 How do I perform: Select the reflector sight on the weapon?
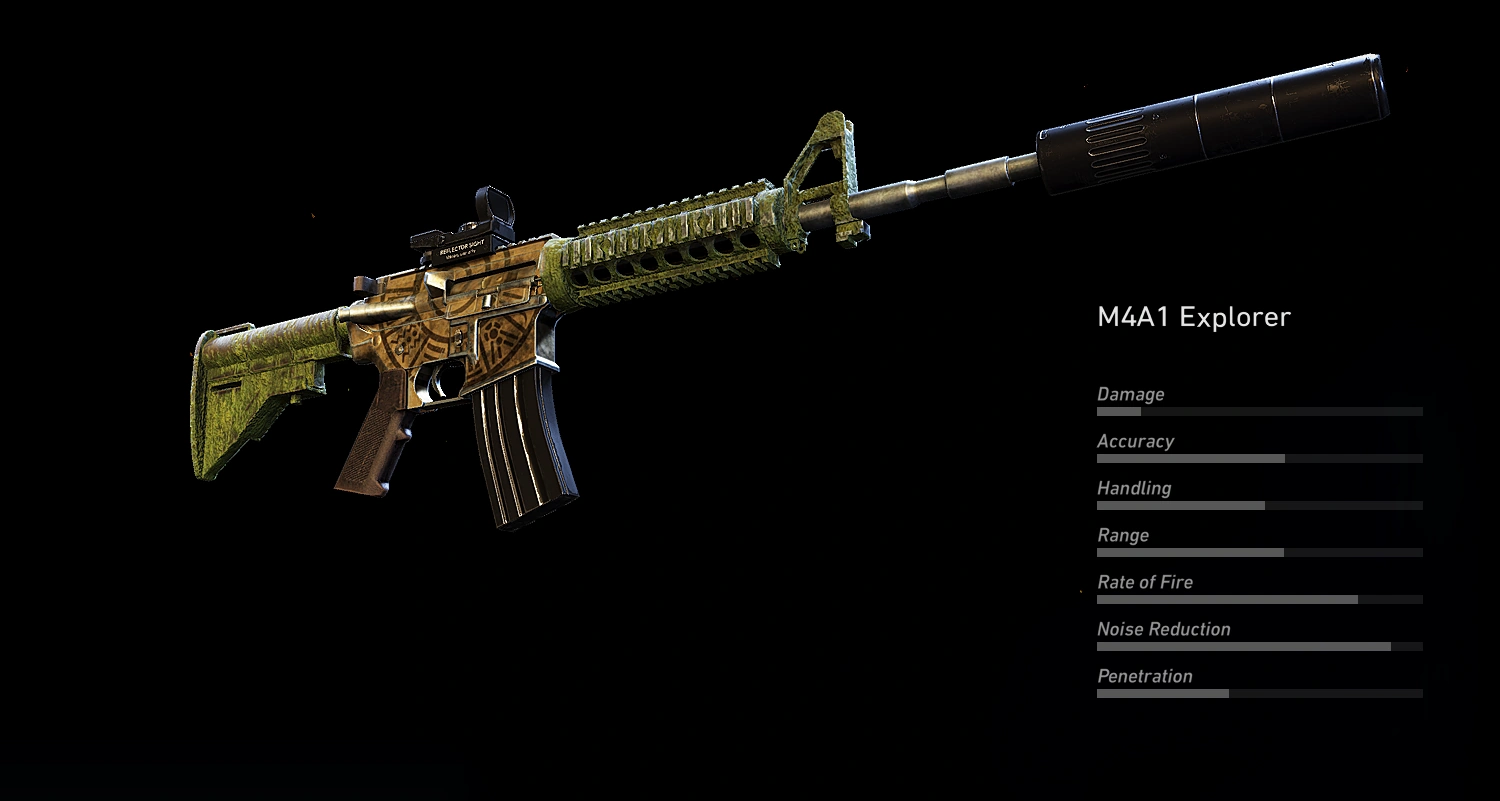pyautogui.click(x=470, y=222)
